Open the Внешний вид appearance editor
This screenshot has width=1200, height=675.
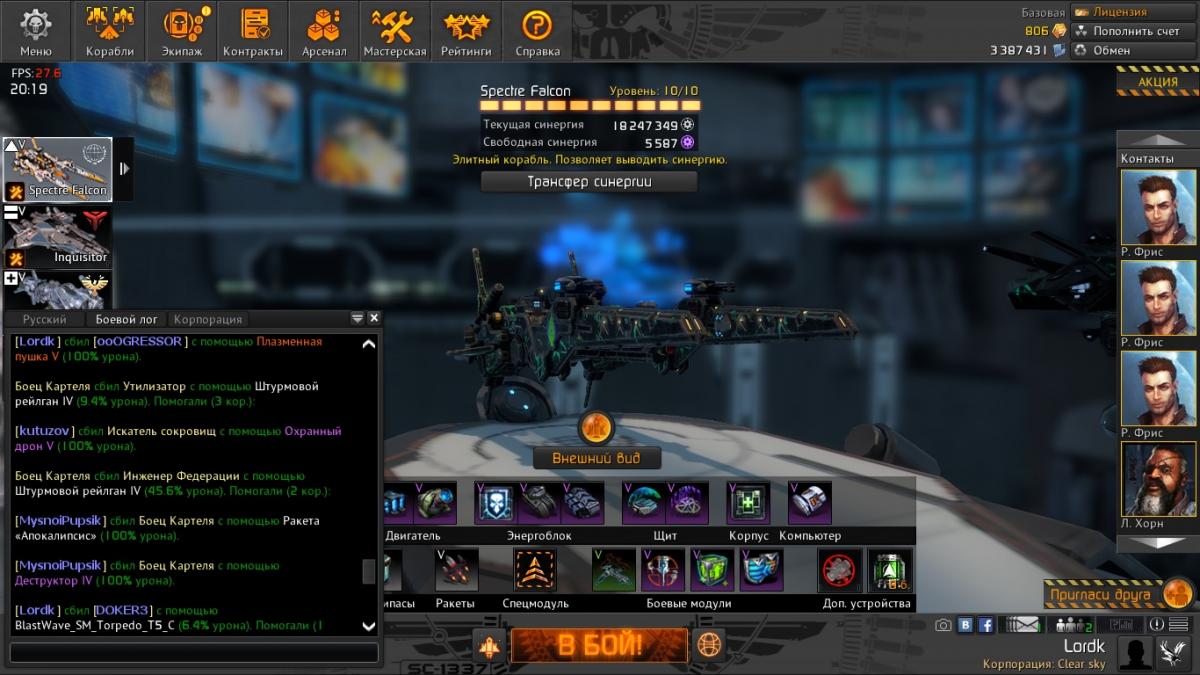pyautogui.click(x=597, y=459)
